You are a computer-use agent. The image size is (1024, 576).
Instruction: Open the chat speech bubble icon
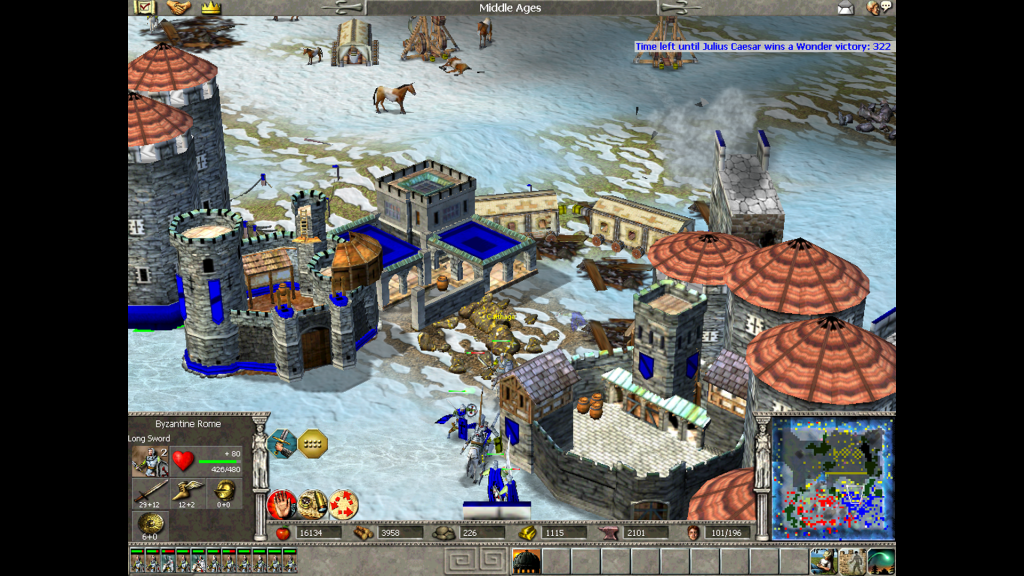879,8
